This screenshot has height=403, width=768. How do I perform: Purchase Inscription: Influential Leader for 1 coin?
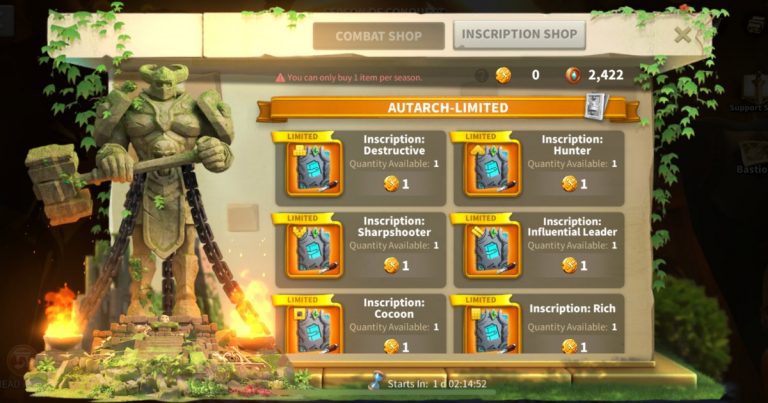(575, 265)
